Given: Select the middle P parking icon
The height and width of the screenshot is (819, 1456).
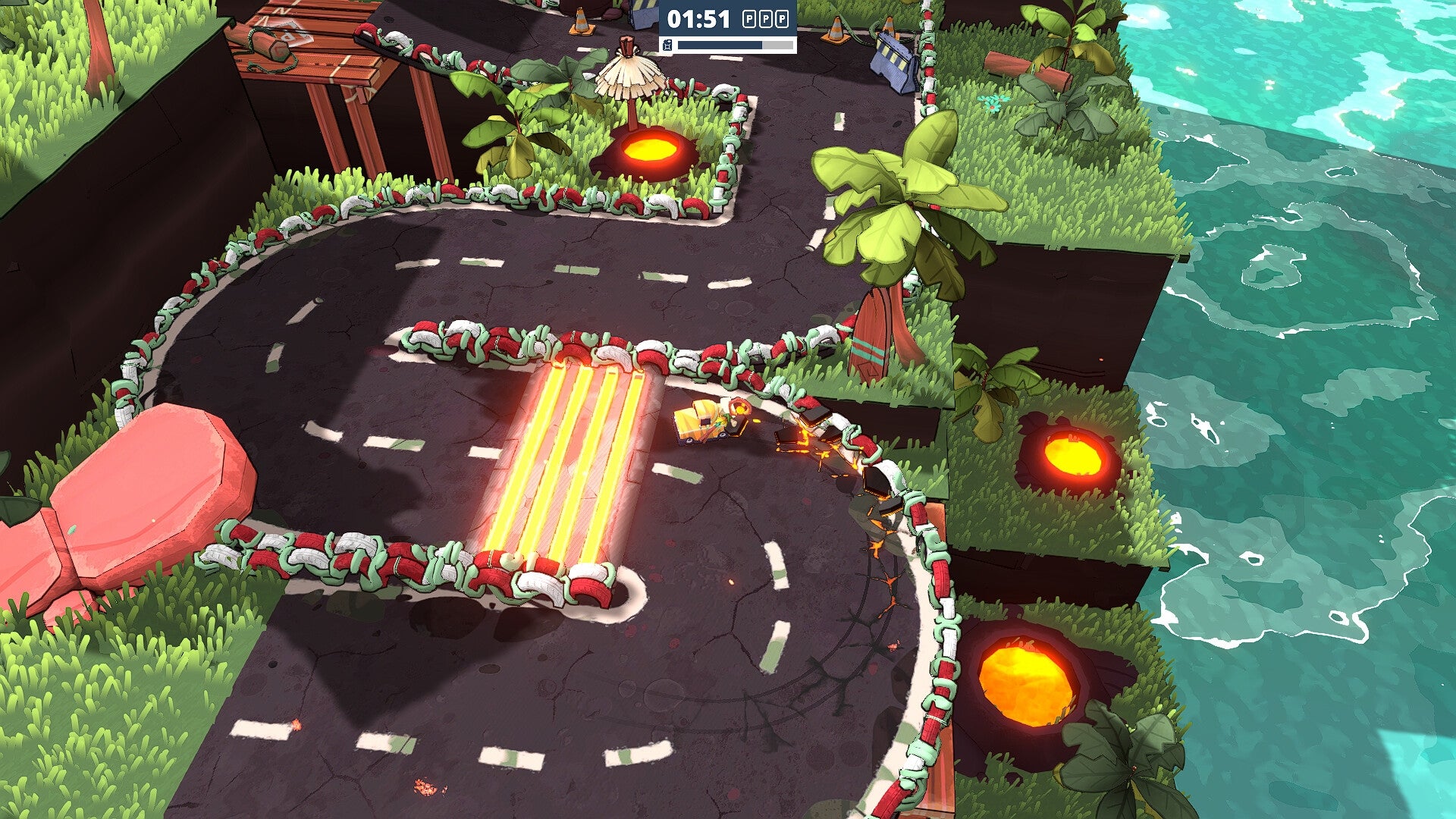Looking at the screenshot, I should click(765, 18).
